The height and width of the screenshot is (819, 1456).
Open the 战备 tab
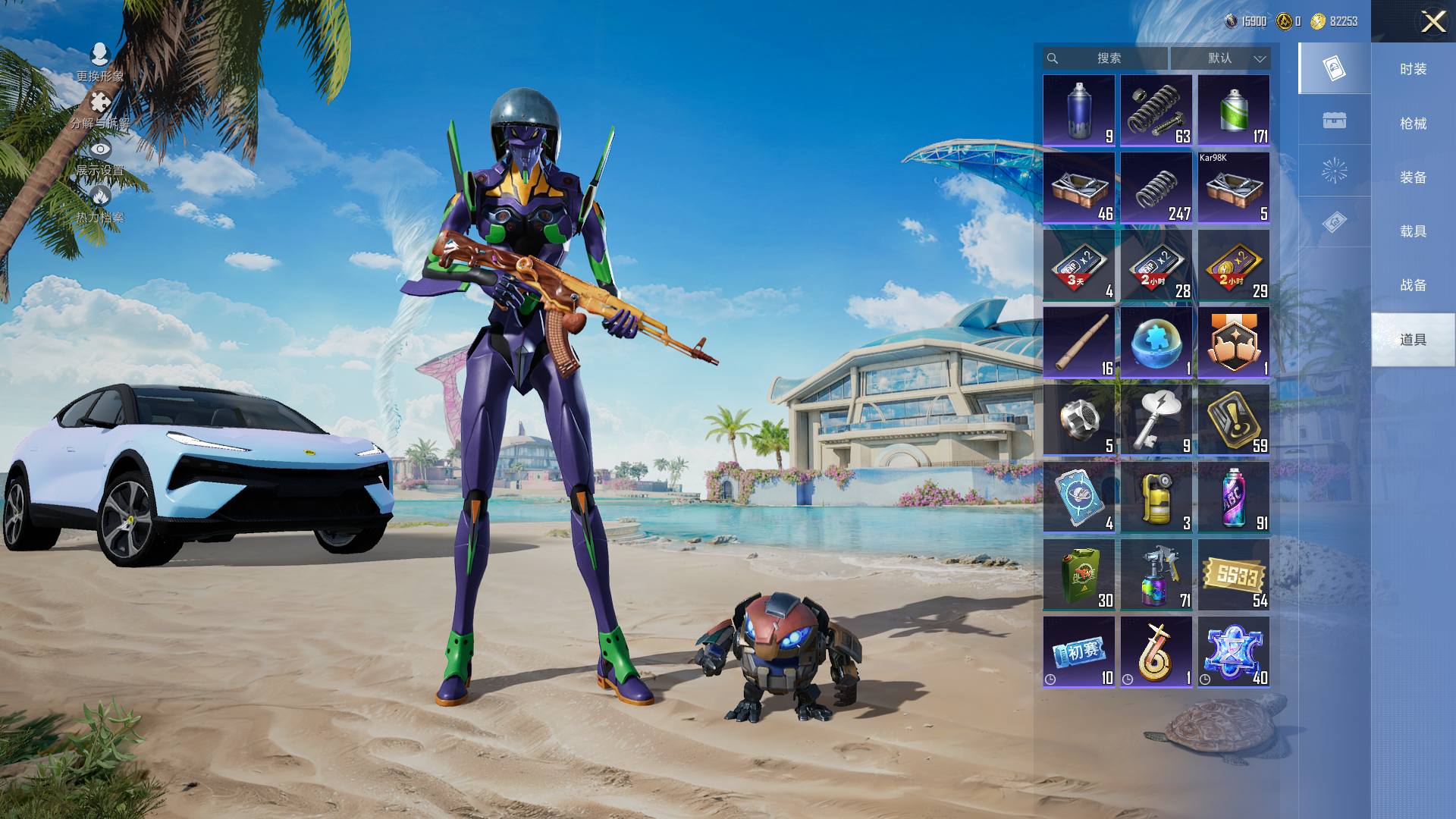1413,285
